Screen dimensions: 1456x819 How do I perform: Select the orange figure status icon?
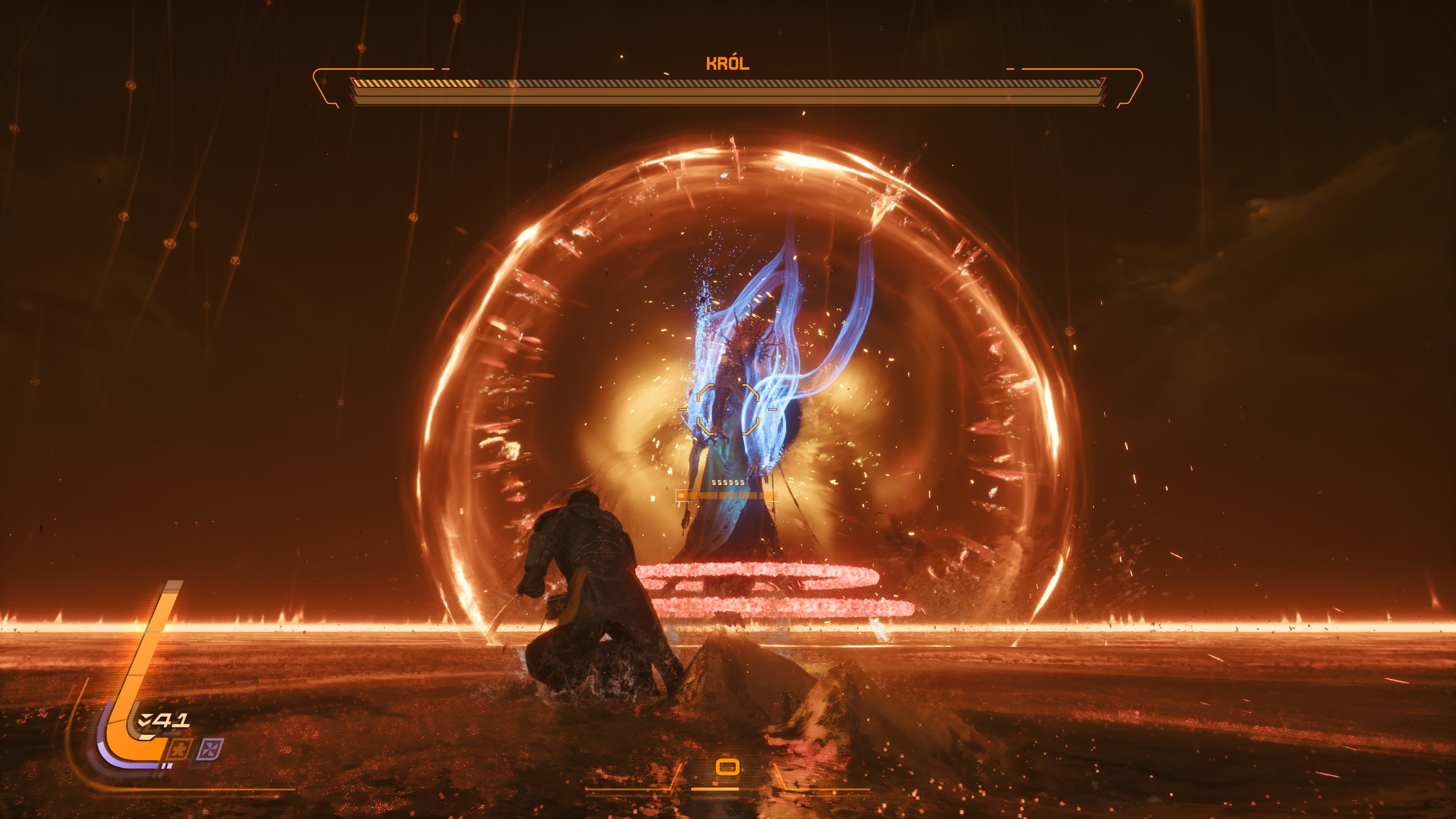[180, 750]
